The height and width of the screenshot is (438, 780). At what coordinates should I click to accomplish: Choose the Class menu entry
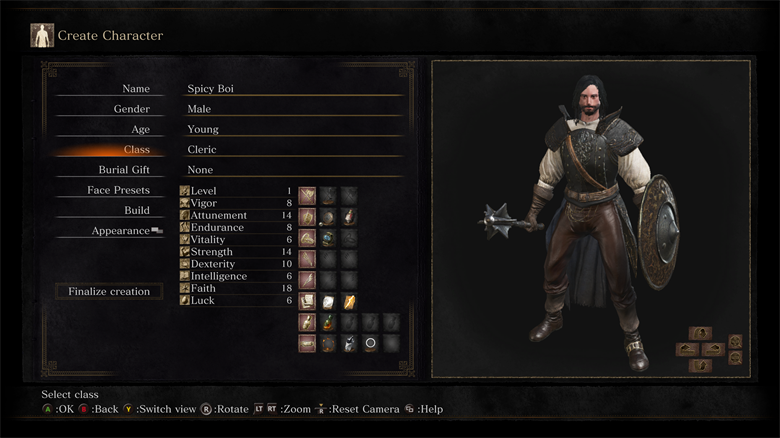click(136, 150)
